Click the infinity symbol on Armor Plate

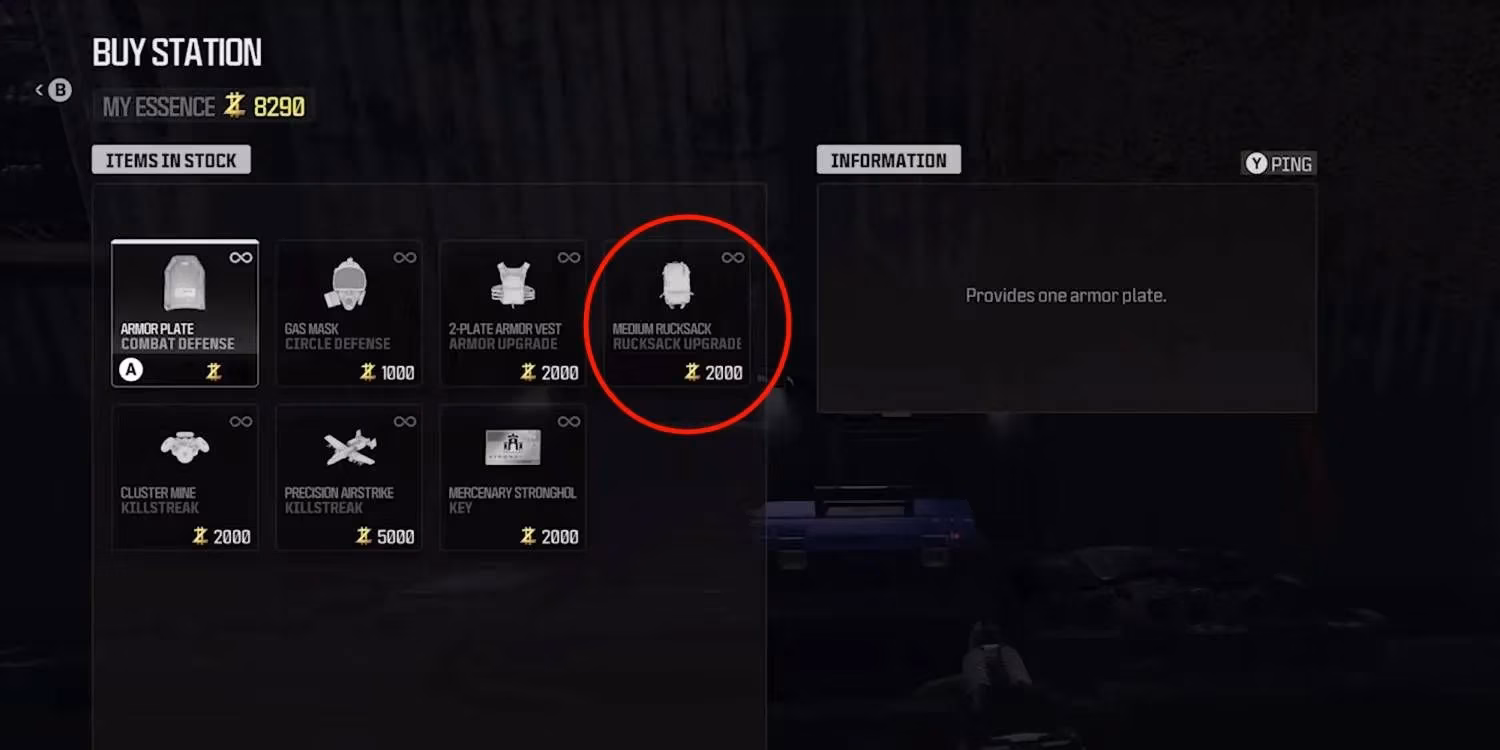pos(240,256)
